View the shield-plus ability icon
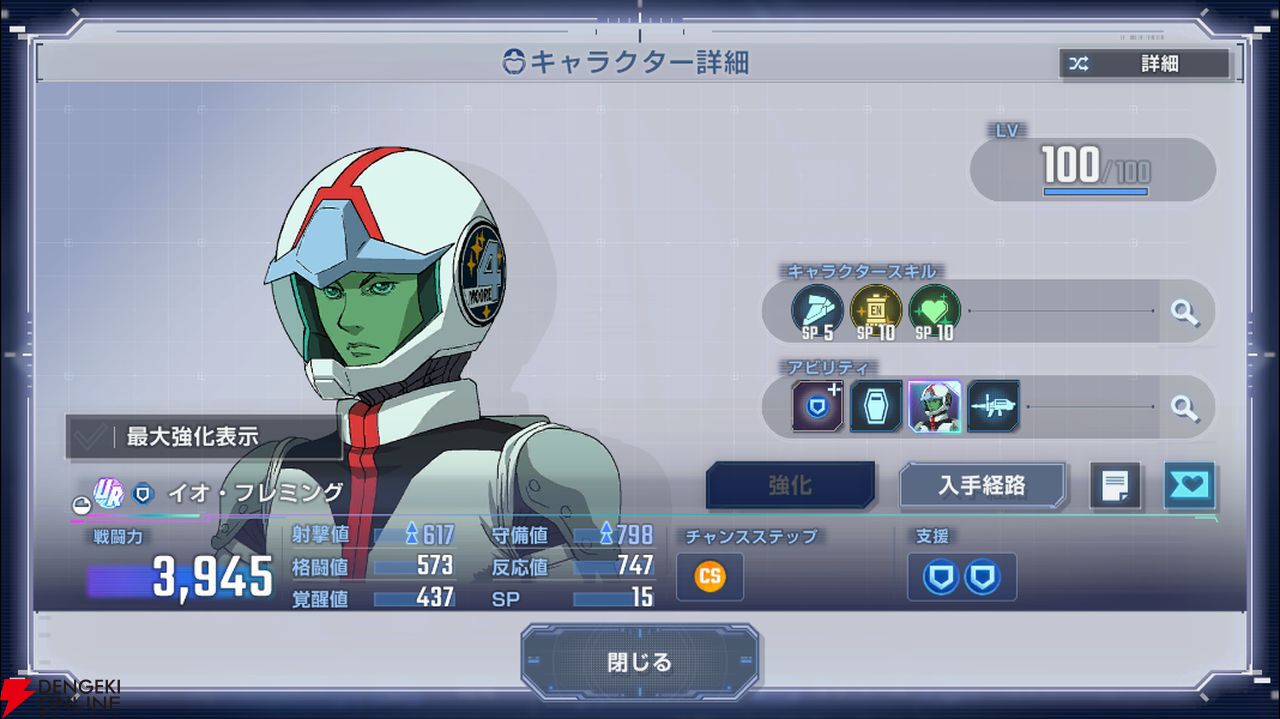1280x719 pixels. tap(817, 407)
